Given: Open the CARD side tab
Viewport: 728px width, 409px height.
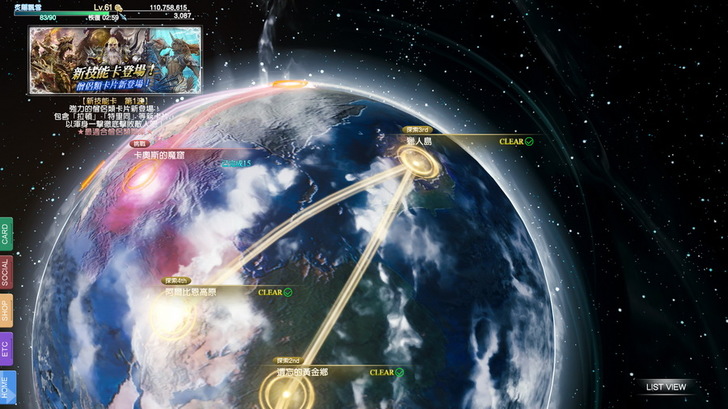Looking at the screenshot, I should pos(6,236).
